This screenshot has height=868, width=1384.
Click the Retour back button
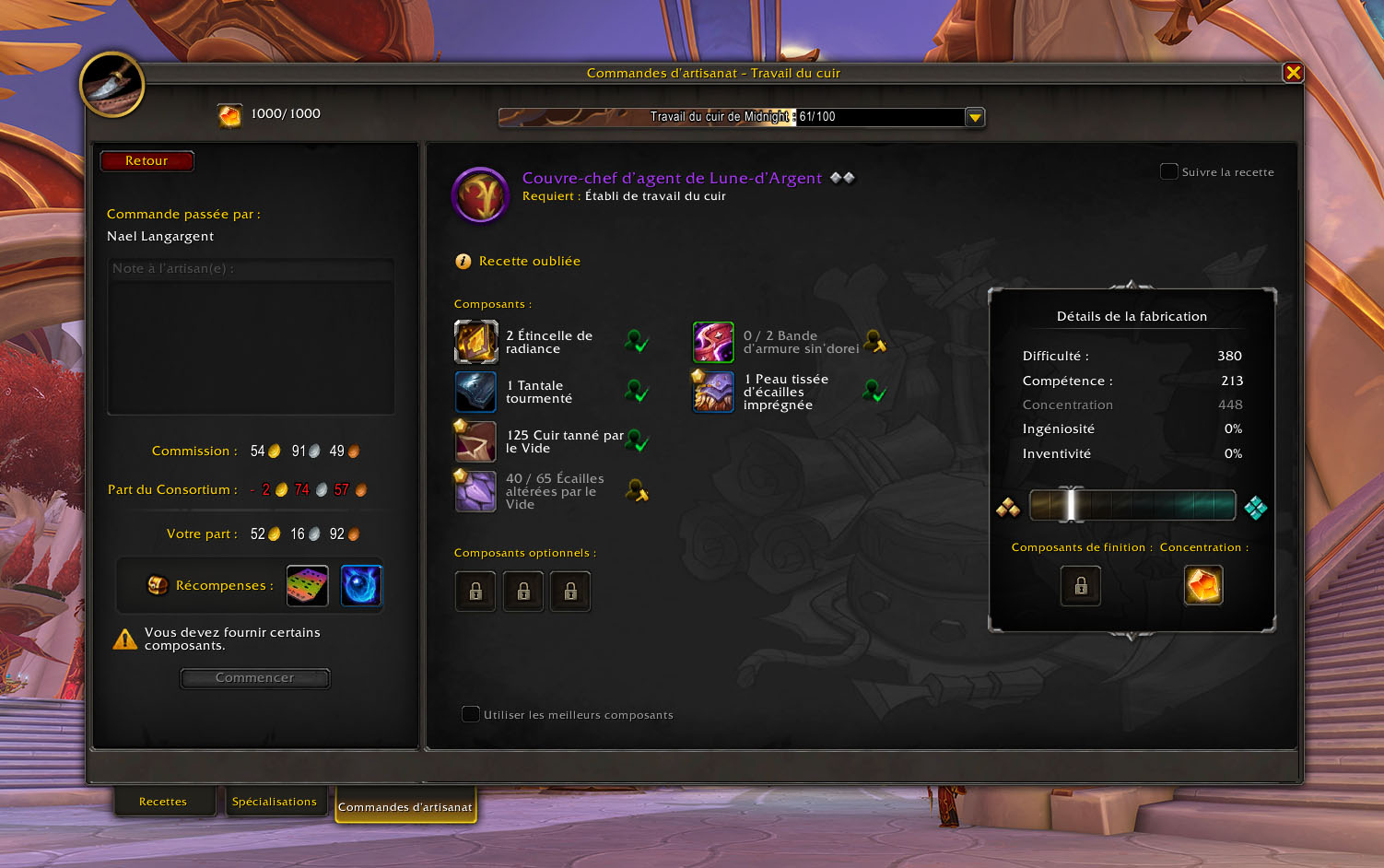147,161
